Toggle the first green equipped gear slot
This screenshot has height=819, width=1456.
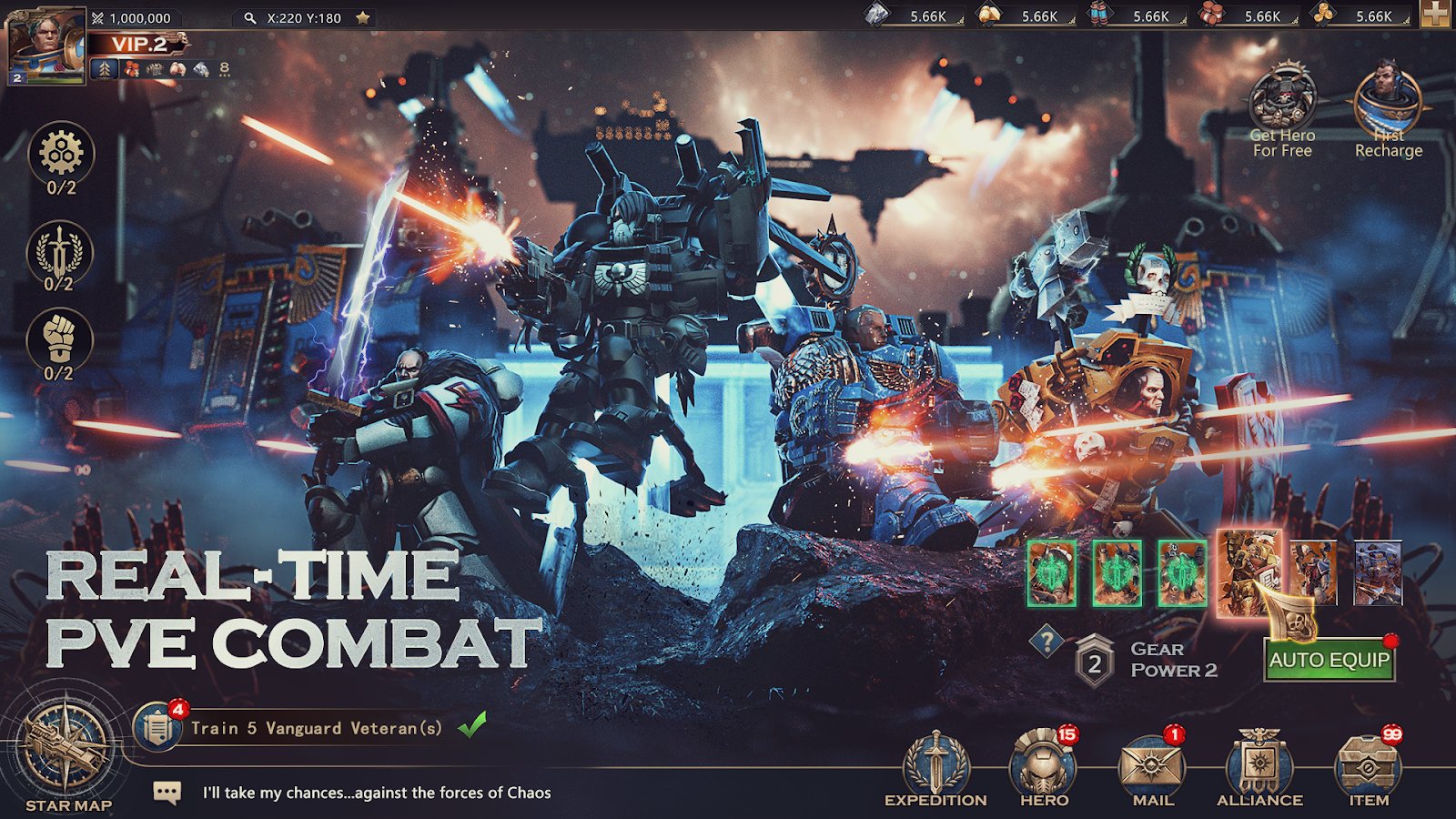point(1052,573)
